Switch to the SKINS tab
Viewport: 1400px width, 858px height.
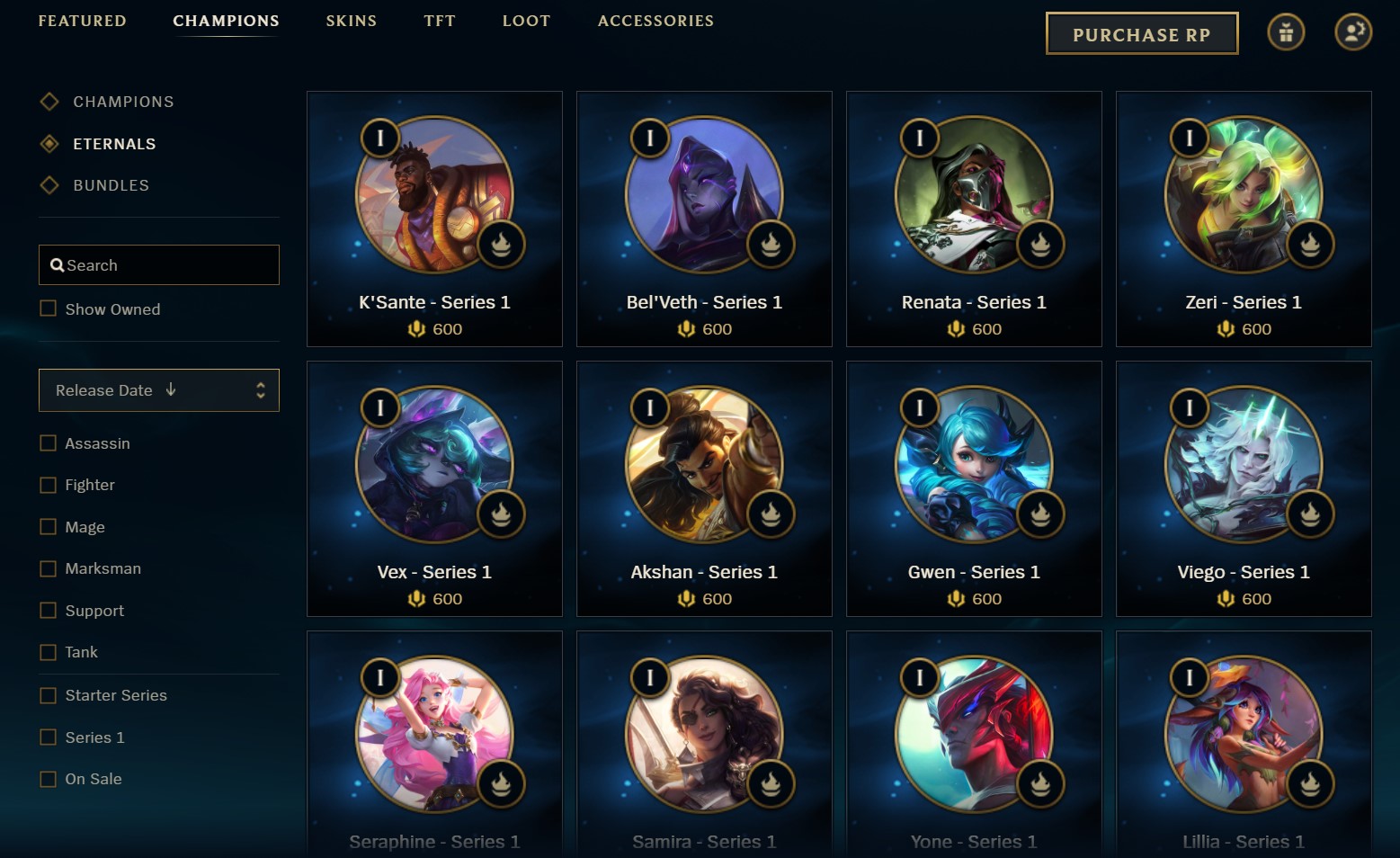click(352, 21)
